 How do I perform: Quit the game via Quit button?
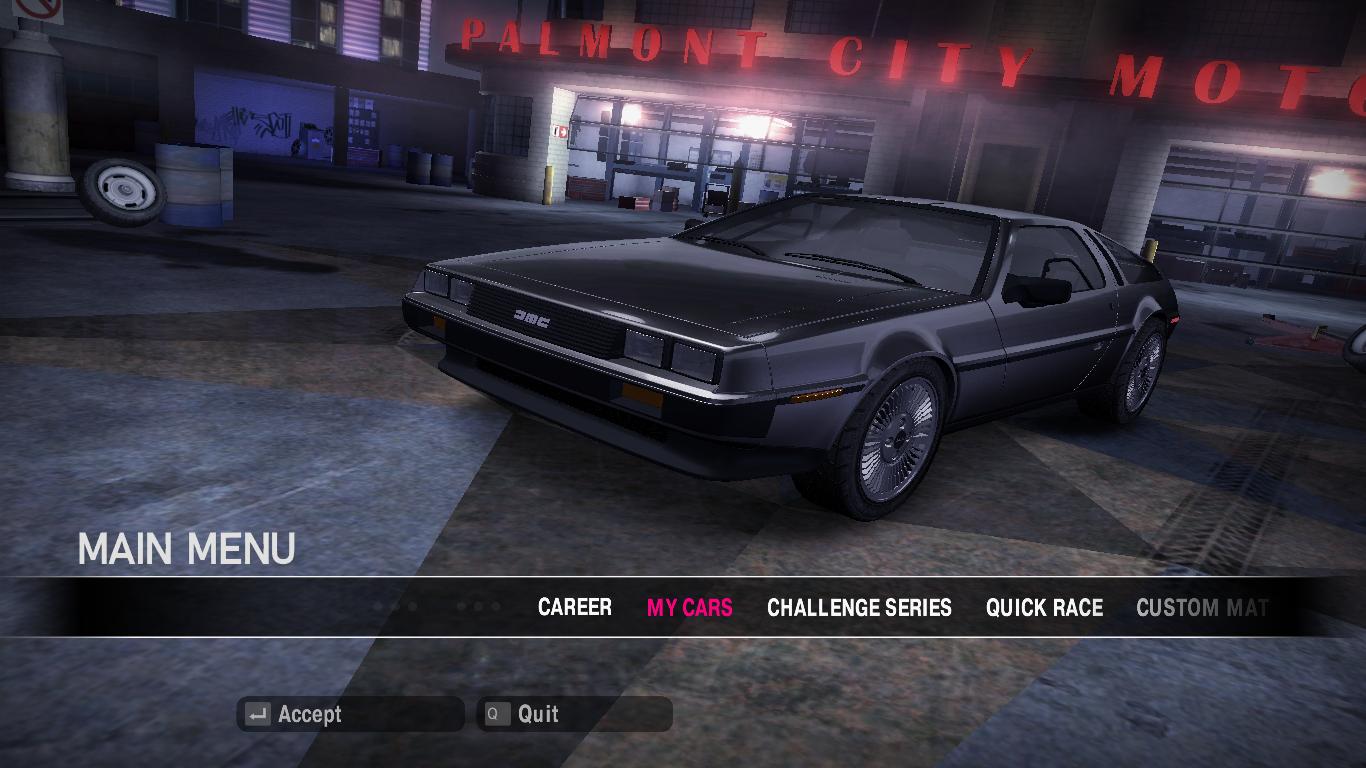pyautogui.click(x=574, y=714)
